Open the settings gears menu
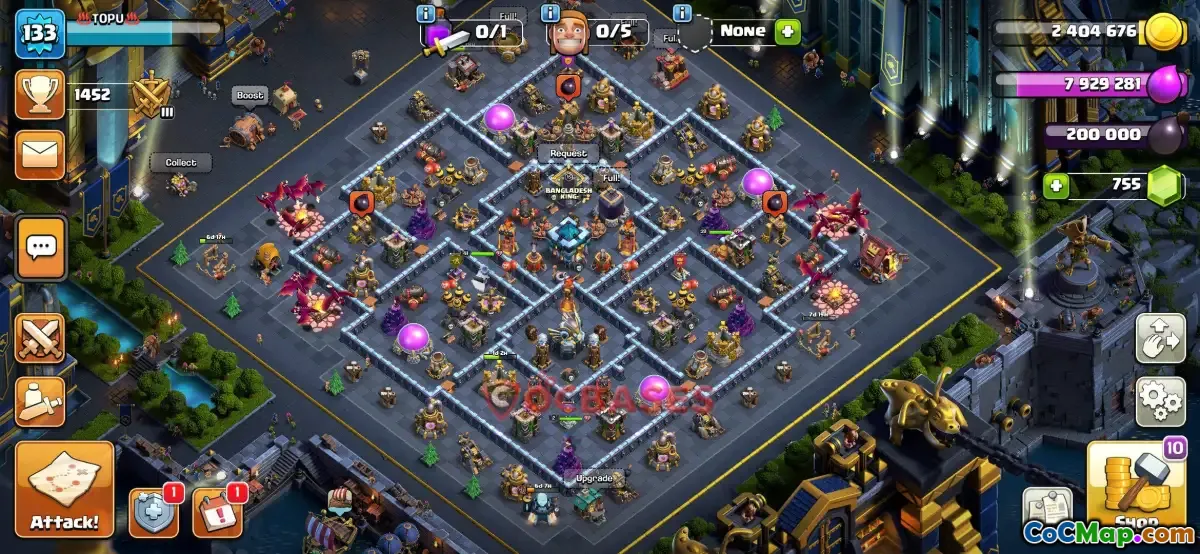 [x=1160, y=400]
